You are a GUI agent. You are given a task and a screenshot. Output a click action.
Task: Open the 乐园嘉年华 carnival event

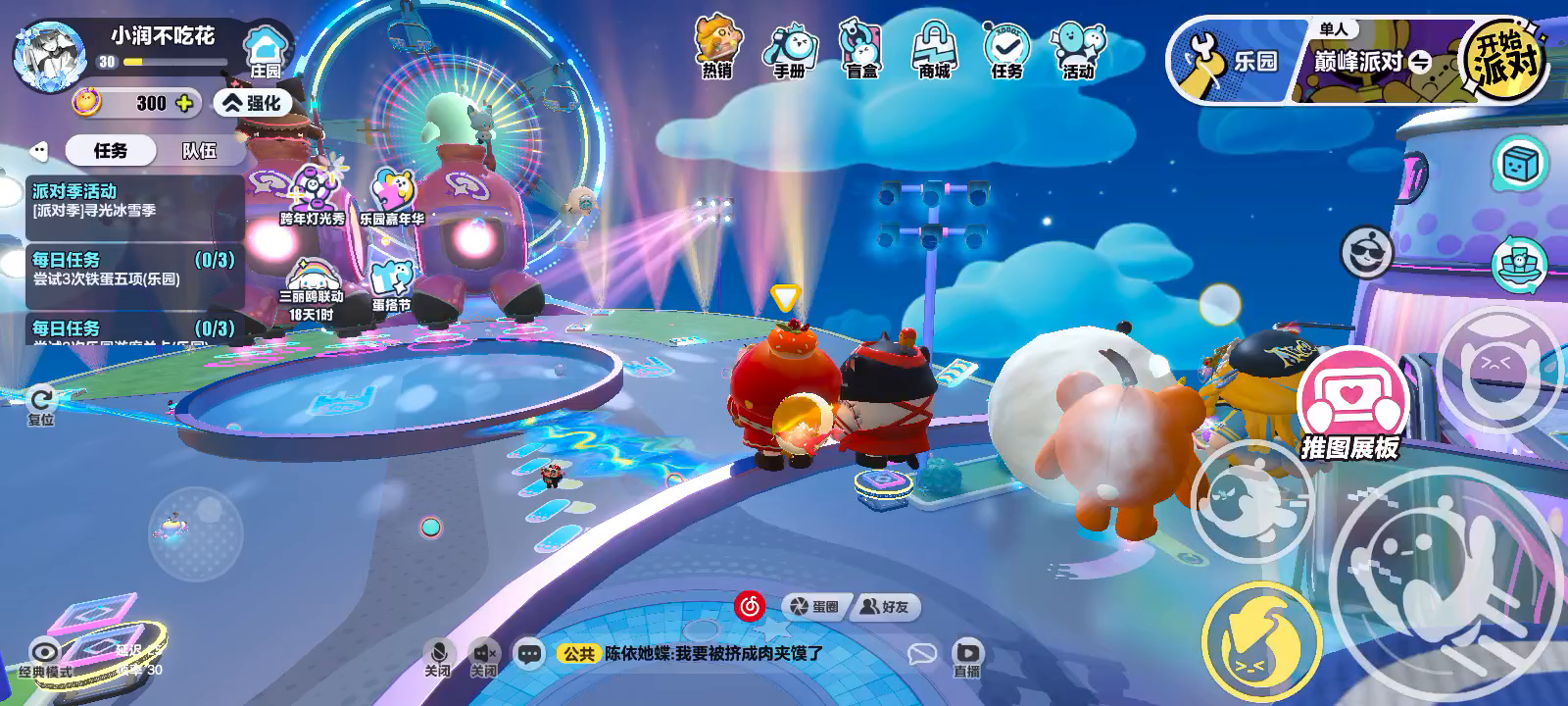(x=392, y=196)
